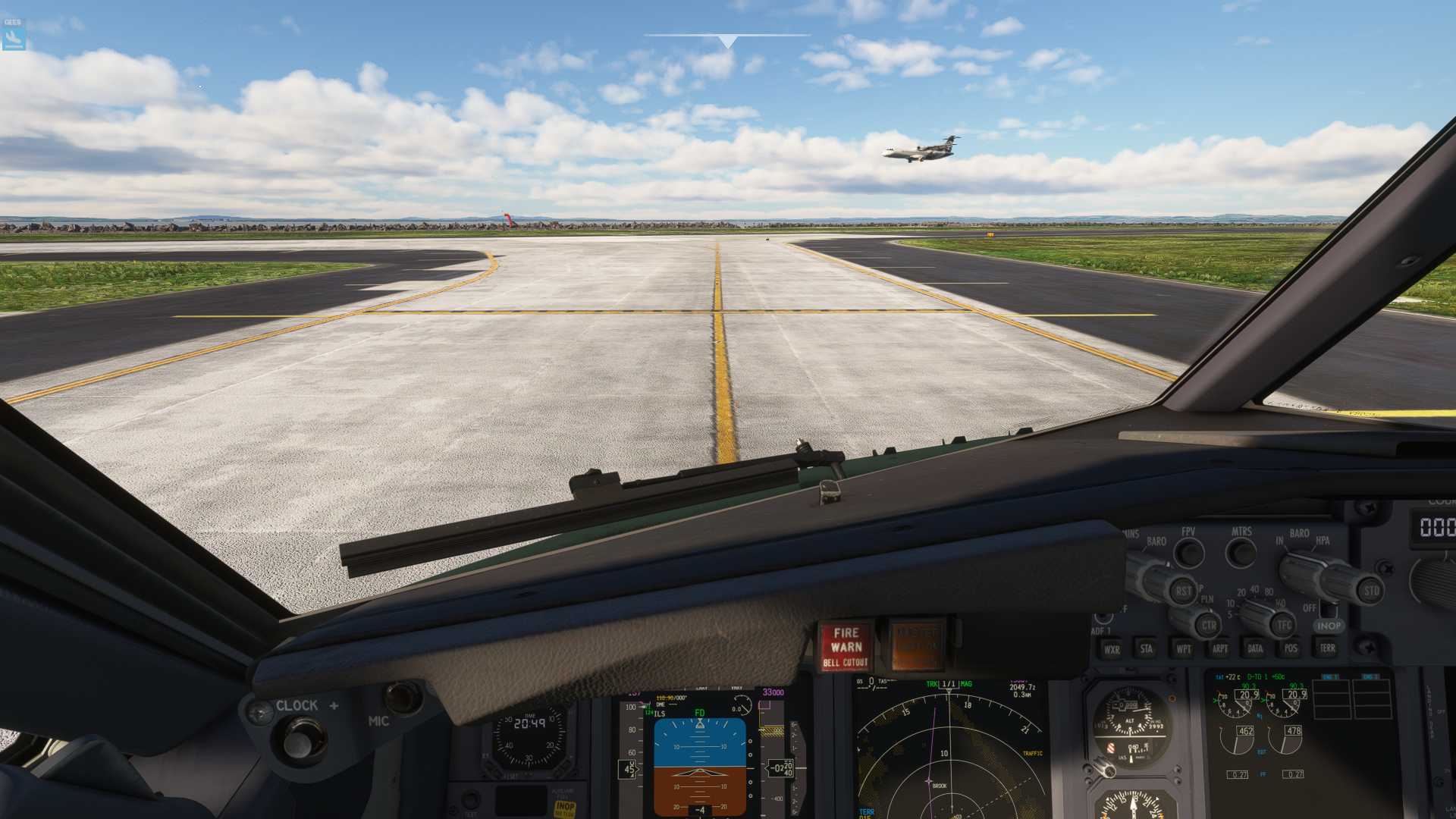Toggle the FPV flight path vector button
The height and width of the screenshot is (819, 1456).
1188,553
